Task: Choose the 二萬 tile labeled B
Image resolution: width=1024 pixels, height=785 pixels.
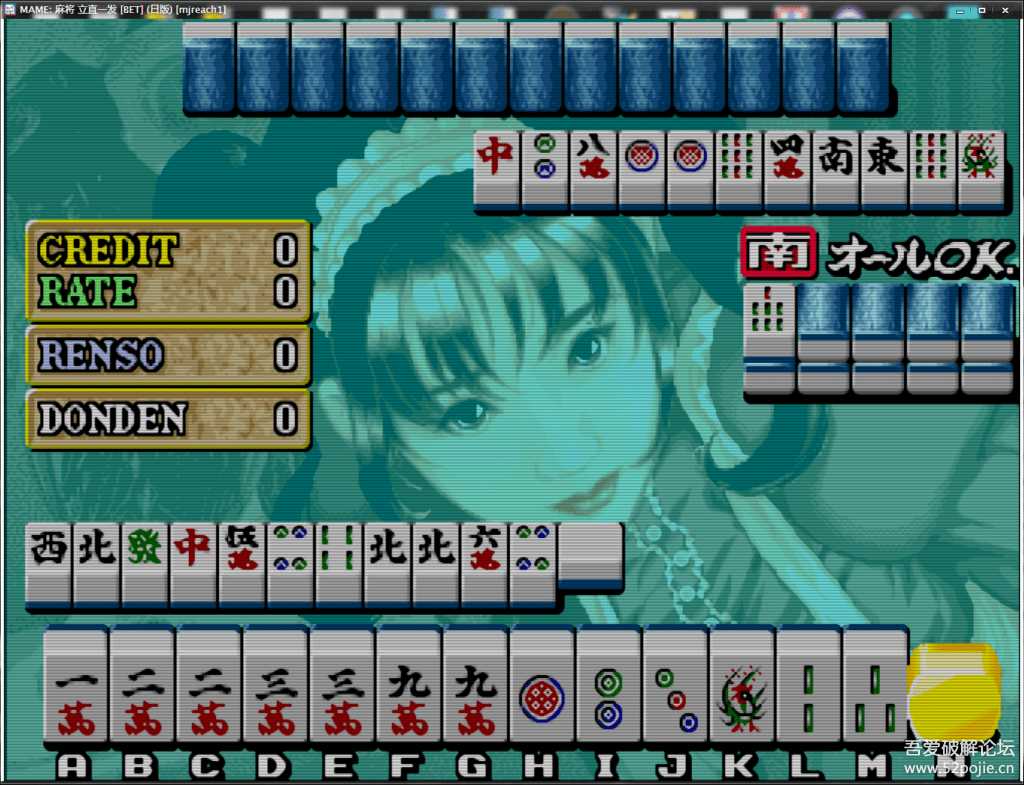Action: click(x=142, y=688)
